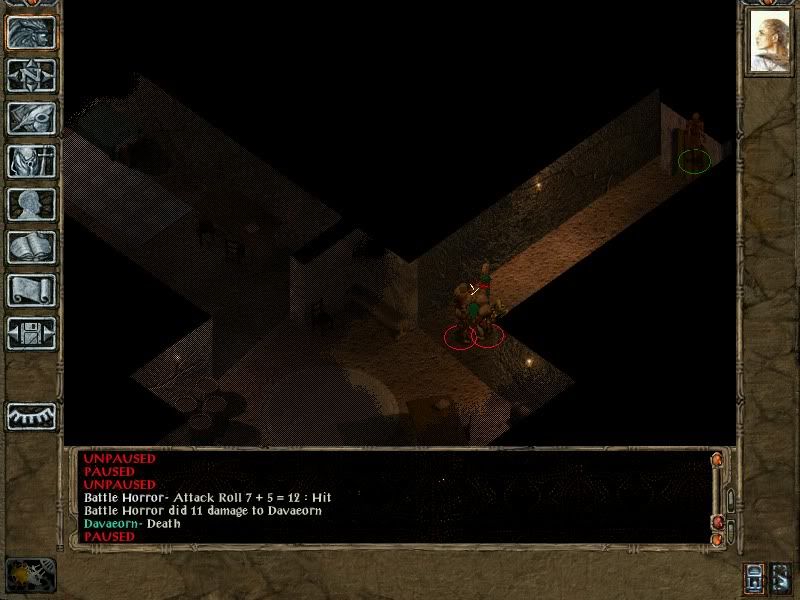Open options via the floppy disk icon
Screen dimensions: 800x600
30,333
